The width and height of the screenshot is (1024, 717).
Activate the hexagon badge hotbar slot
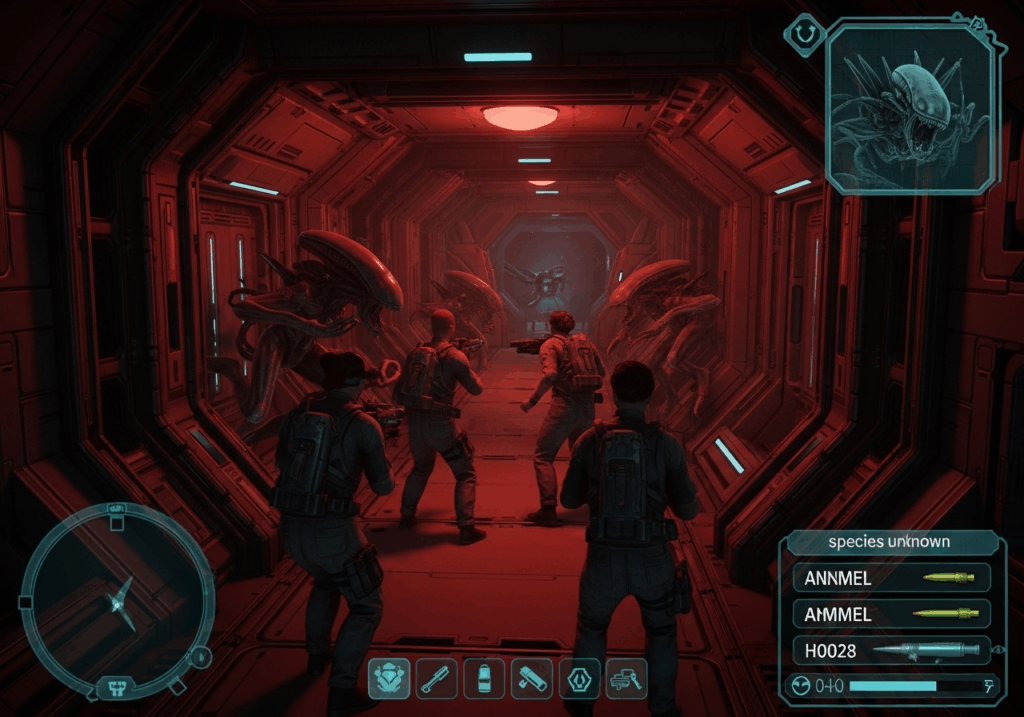click(579, 680)
